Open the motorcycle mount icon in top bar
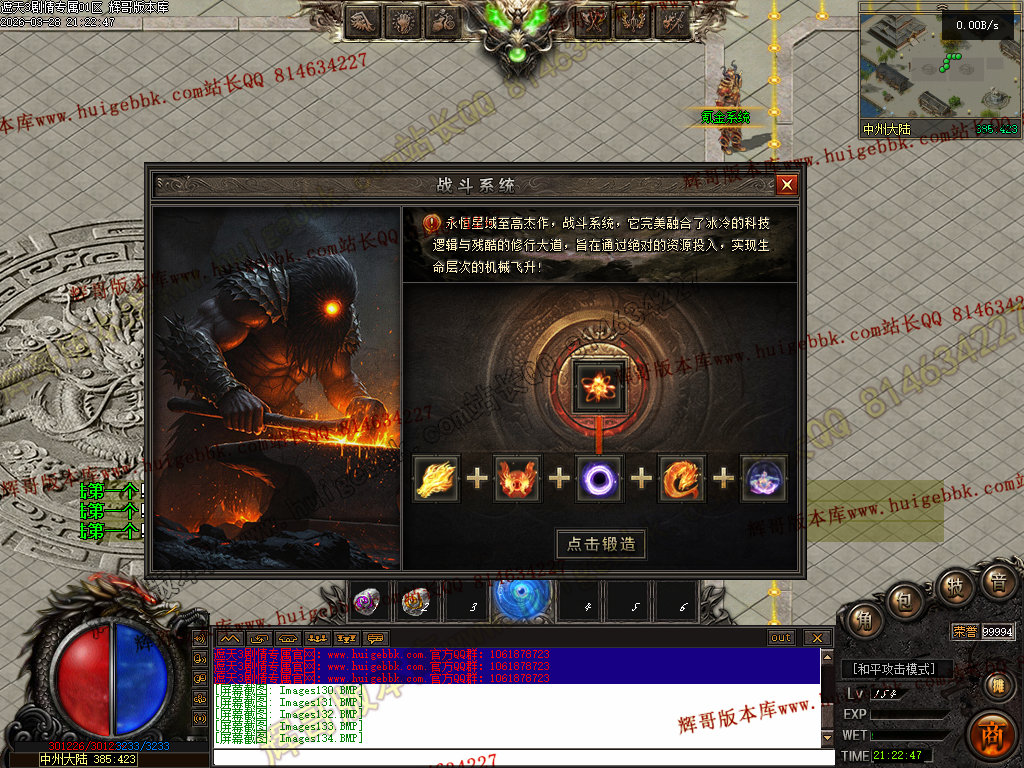 [443, 20]
